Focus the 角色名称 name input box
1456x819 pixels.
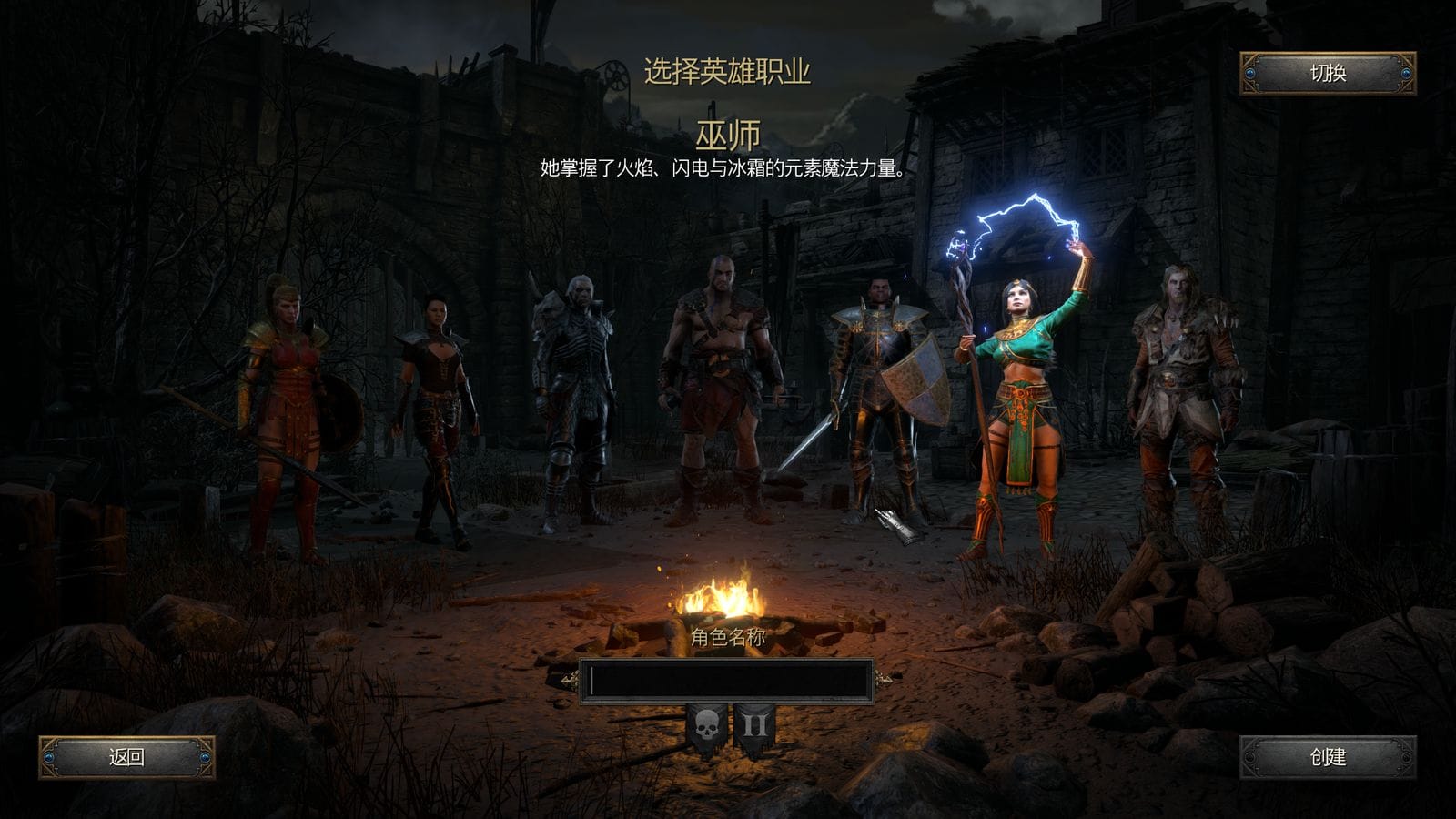[726, 682]
